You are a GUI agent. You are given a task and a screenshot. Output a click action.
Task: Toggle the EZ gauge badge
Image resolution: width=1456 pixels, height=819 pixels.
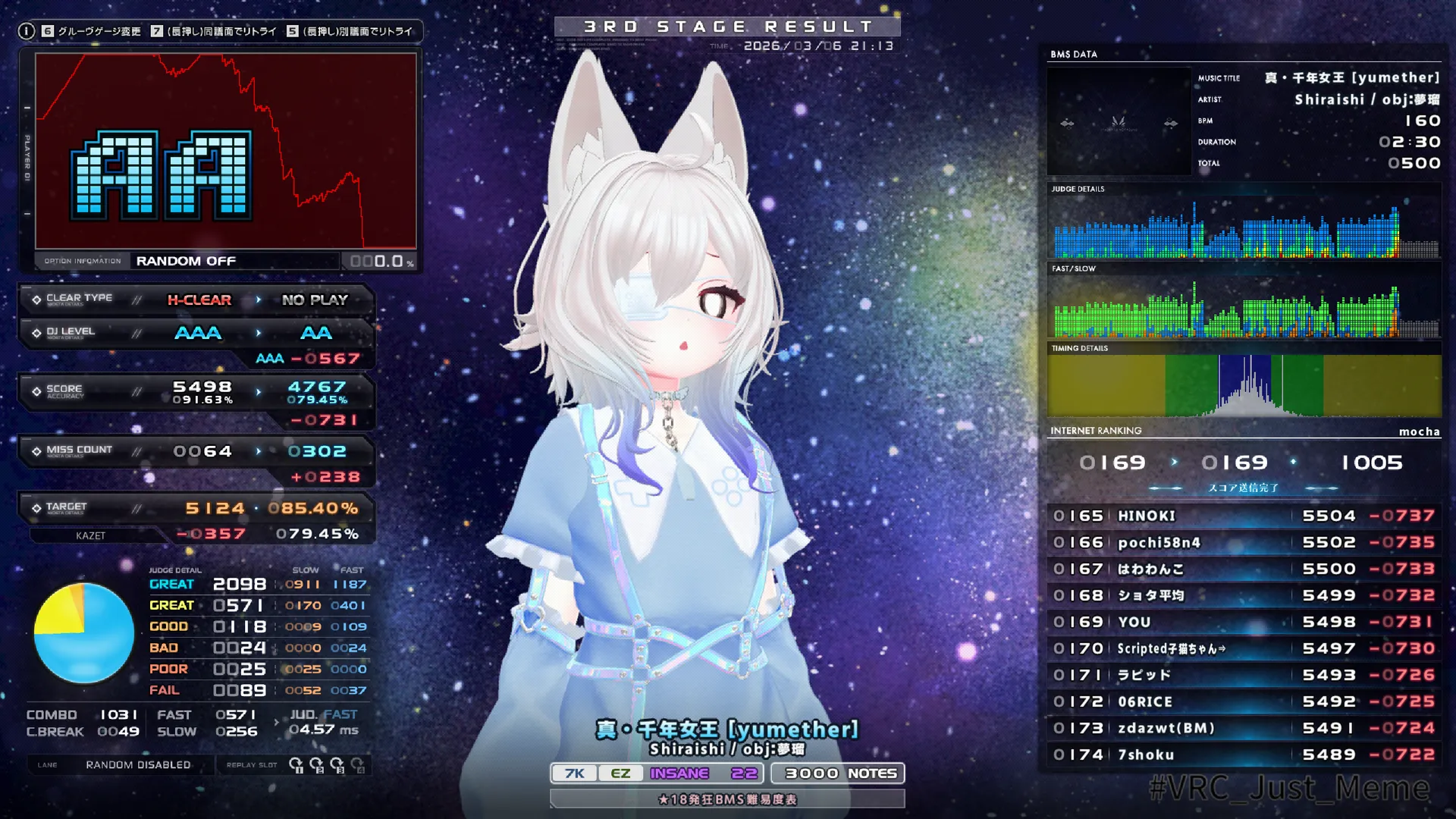coord(620,773)
